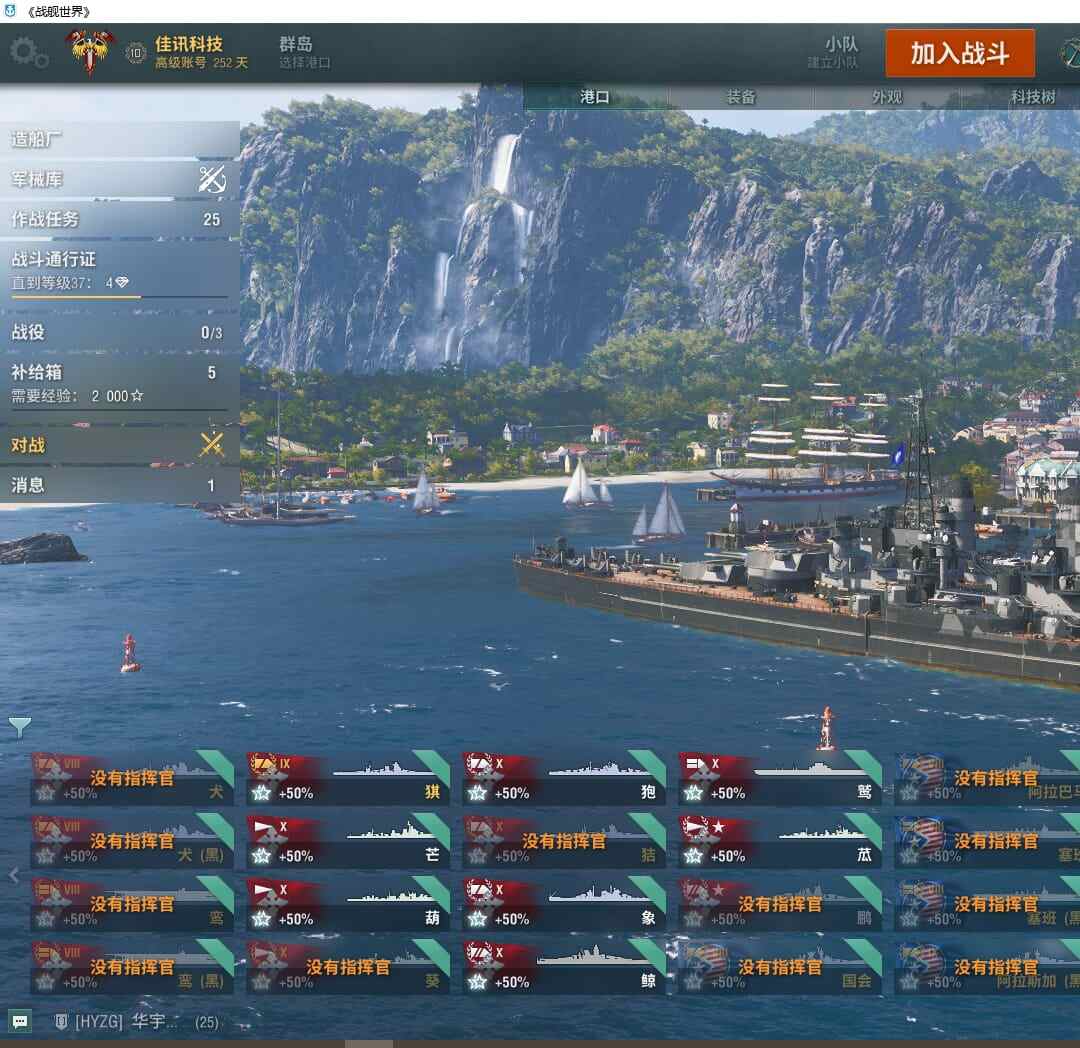The image size is (1080, 1048).
Task: Read the 消息 news entry
Action: (120, 485)
